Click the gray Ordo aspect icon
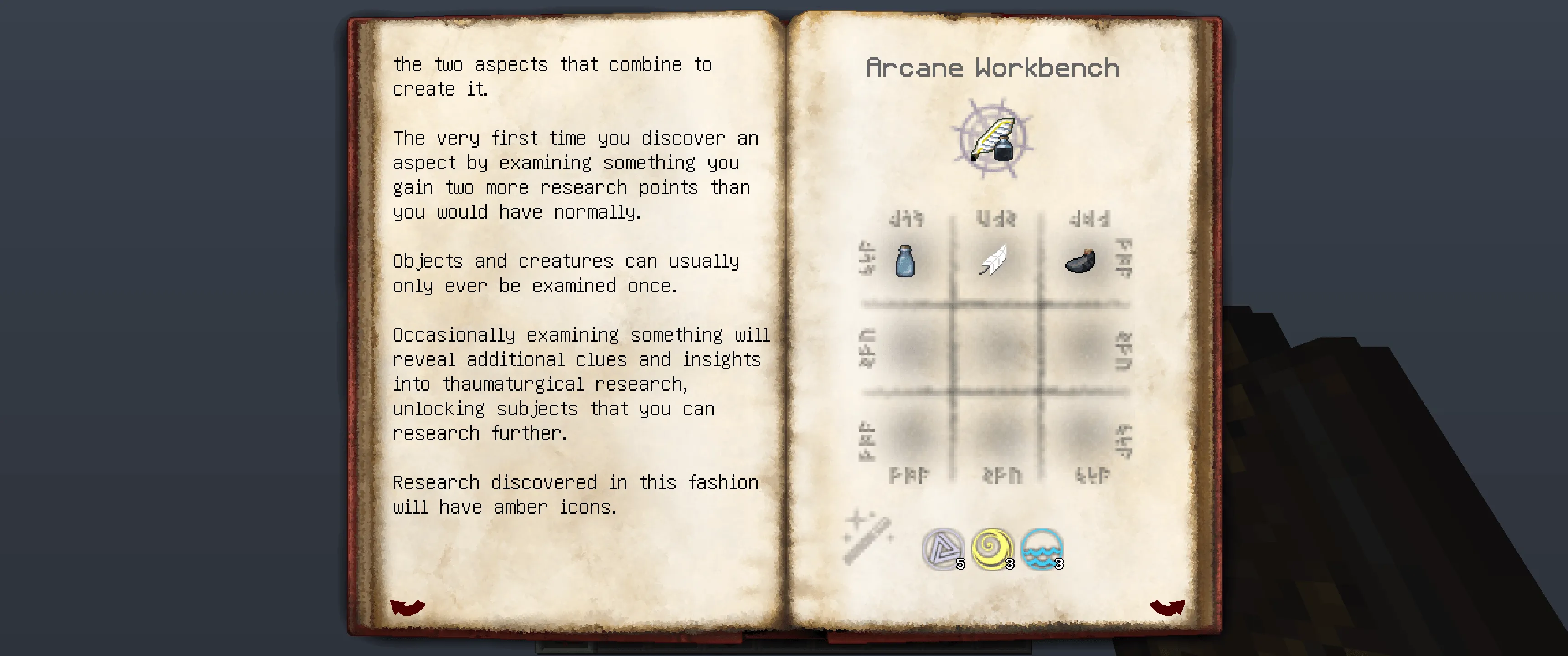Image resolution: width=1568 pixels, height=656 pixels. pos(942,549)
